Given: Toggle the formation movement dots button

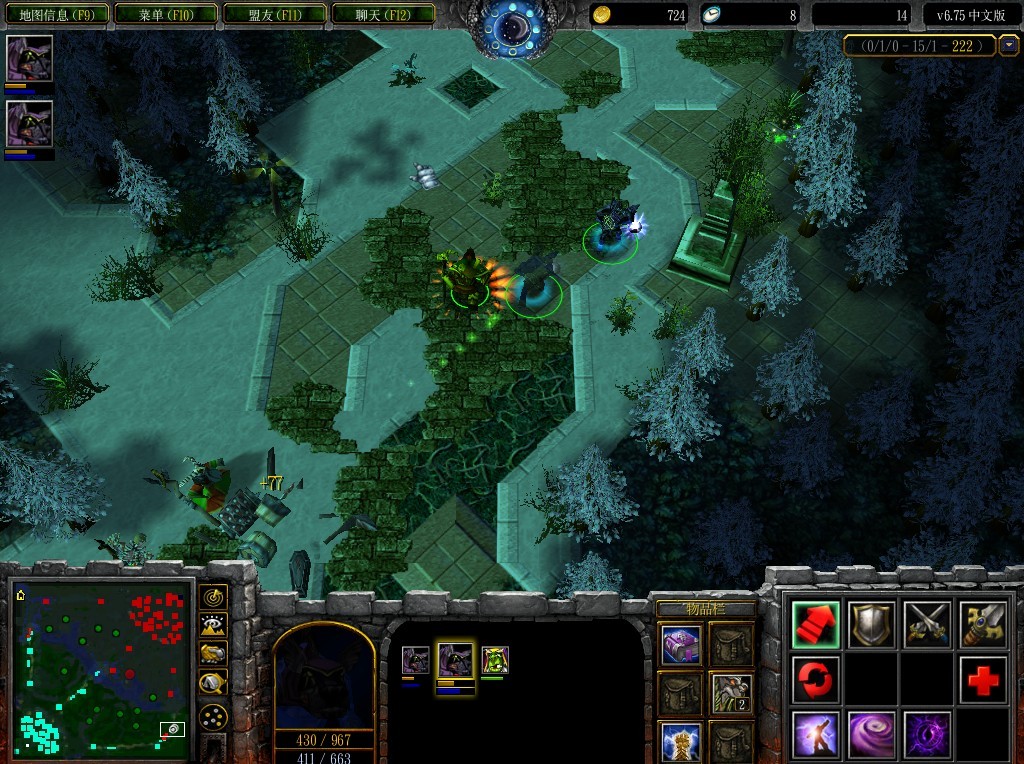Looking at the screenshot, I should tap(213, 716).
